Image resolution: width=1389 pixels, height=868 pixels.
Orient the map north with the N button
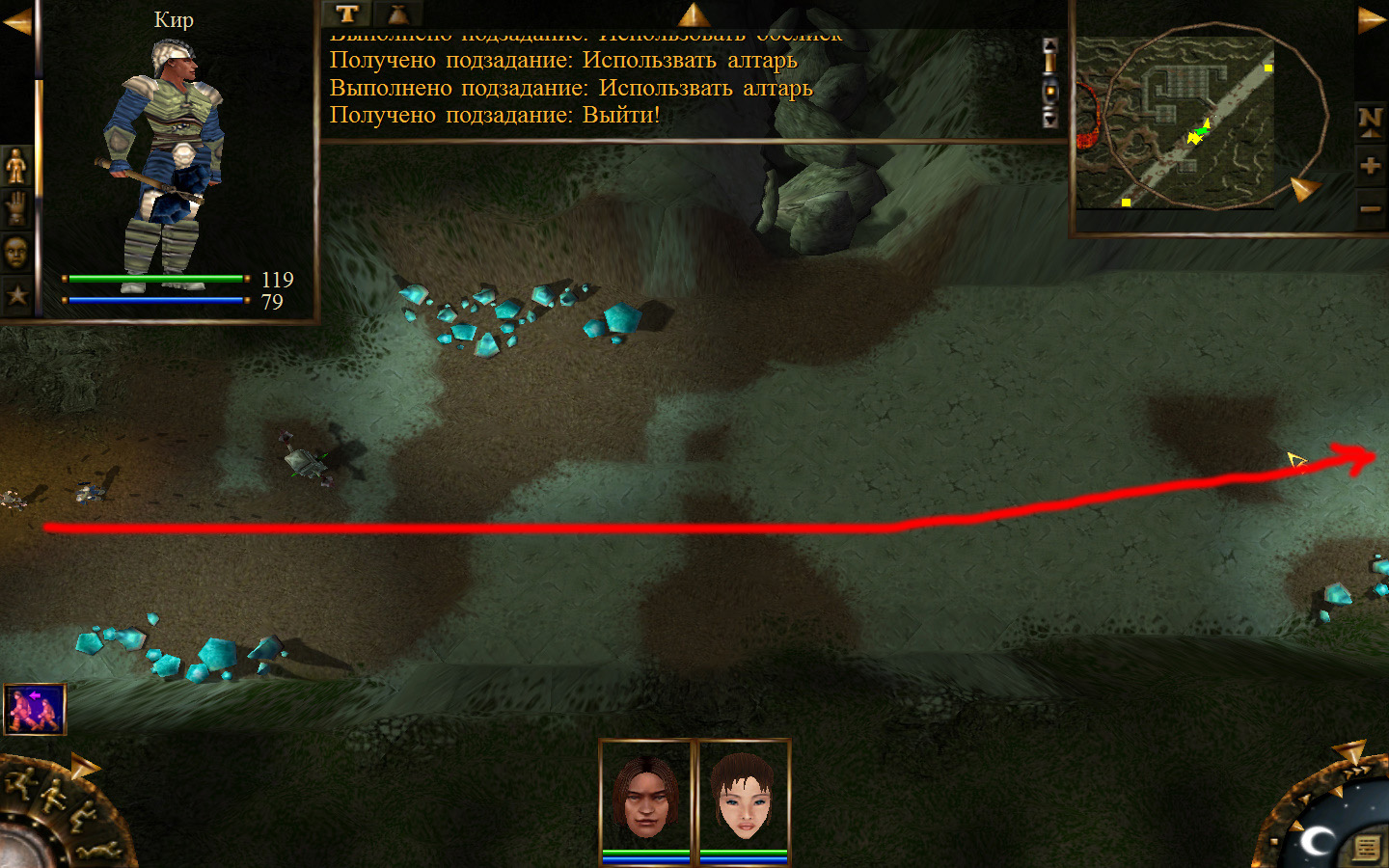[1370, 121]
